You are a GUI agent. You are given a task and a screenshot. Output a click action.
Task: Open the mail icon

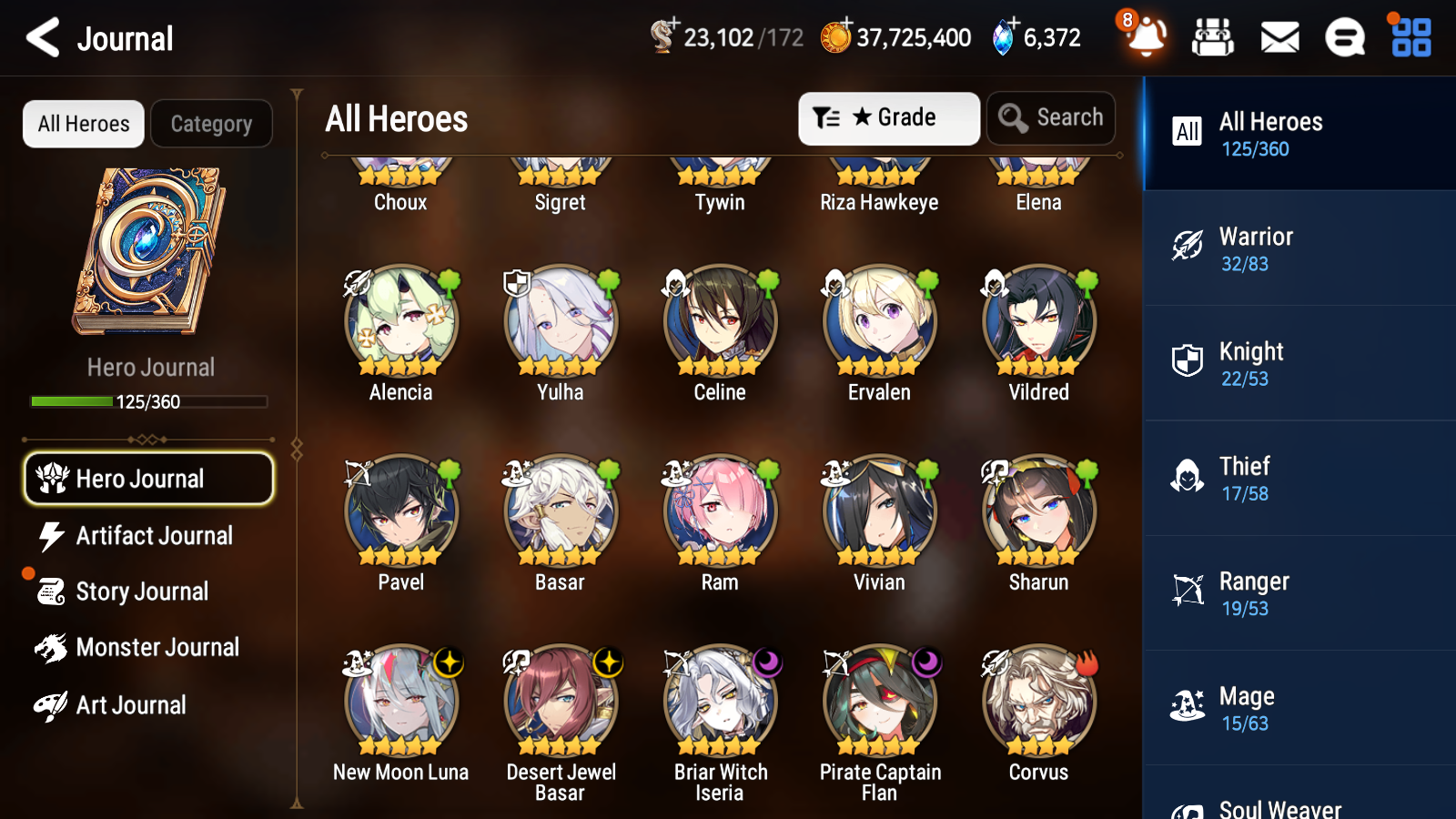(x=1279, y=38)
